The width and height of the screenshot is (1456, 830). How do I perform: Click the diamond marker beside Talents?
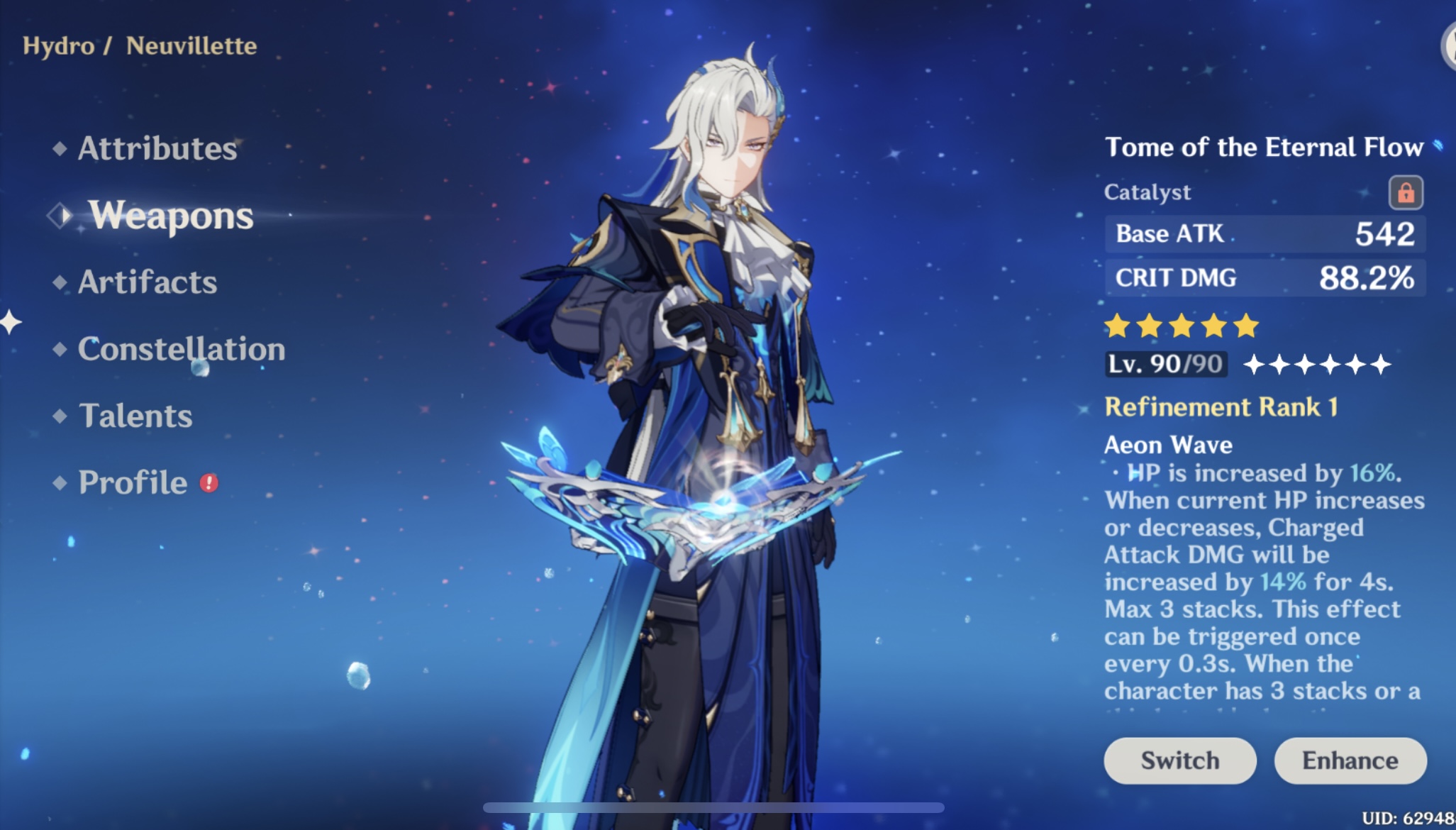pyautogui.click(x=60, y=416)
